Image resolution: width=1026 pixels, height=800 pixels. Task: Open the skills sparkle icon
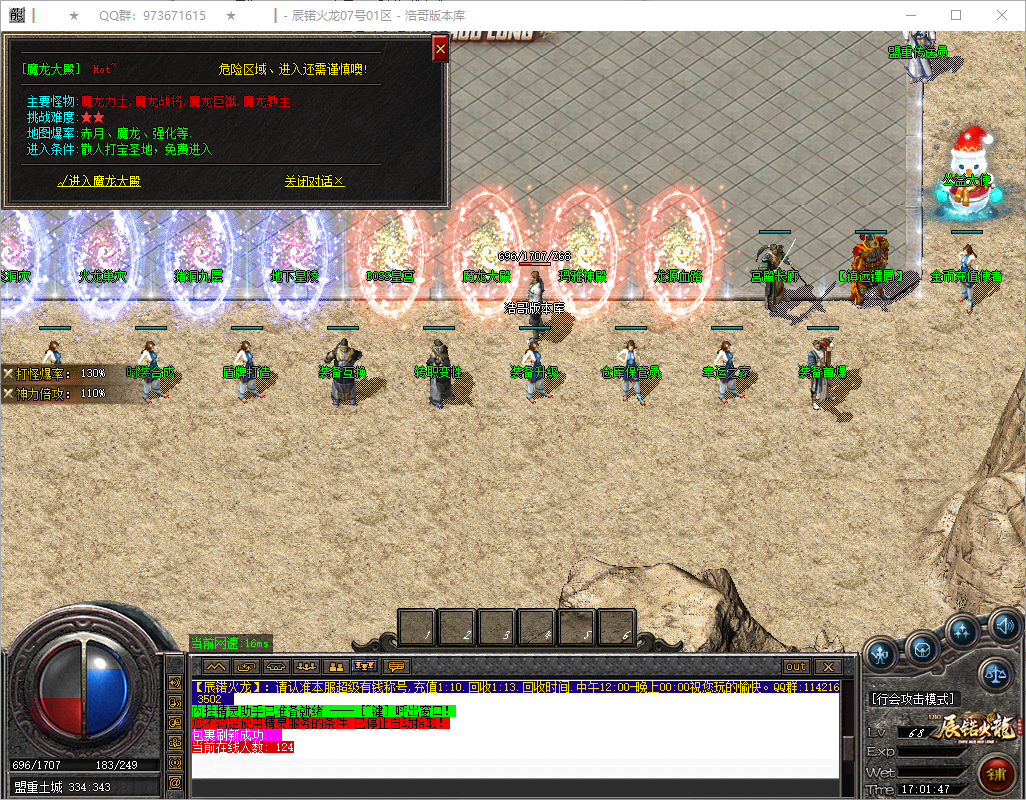963,631
